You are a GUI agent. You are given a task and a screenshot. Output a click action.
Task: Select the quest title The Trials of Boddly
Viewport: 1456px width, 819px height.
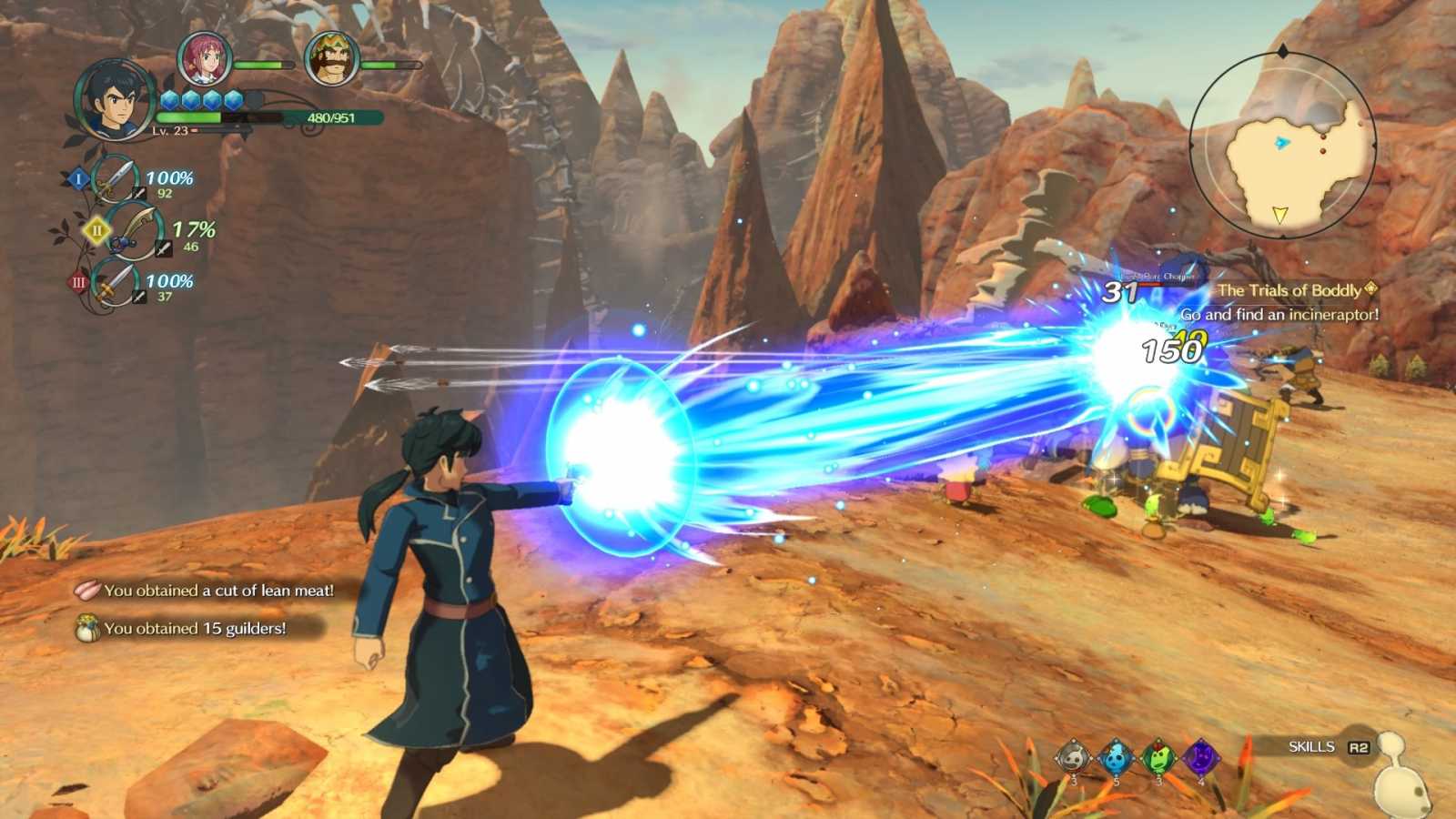[1289, 288]
